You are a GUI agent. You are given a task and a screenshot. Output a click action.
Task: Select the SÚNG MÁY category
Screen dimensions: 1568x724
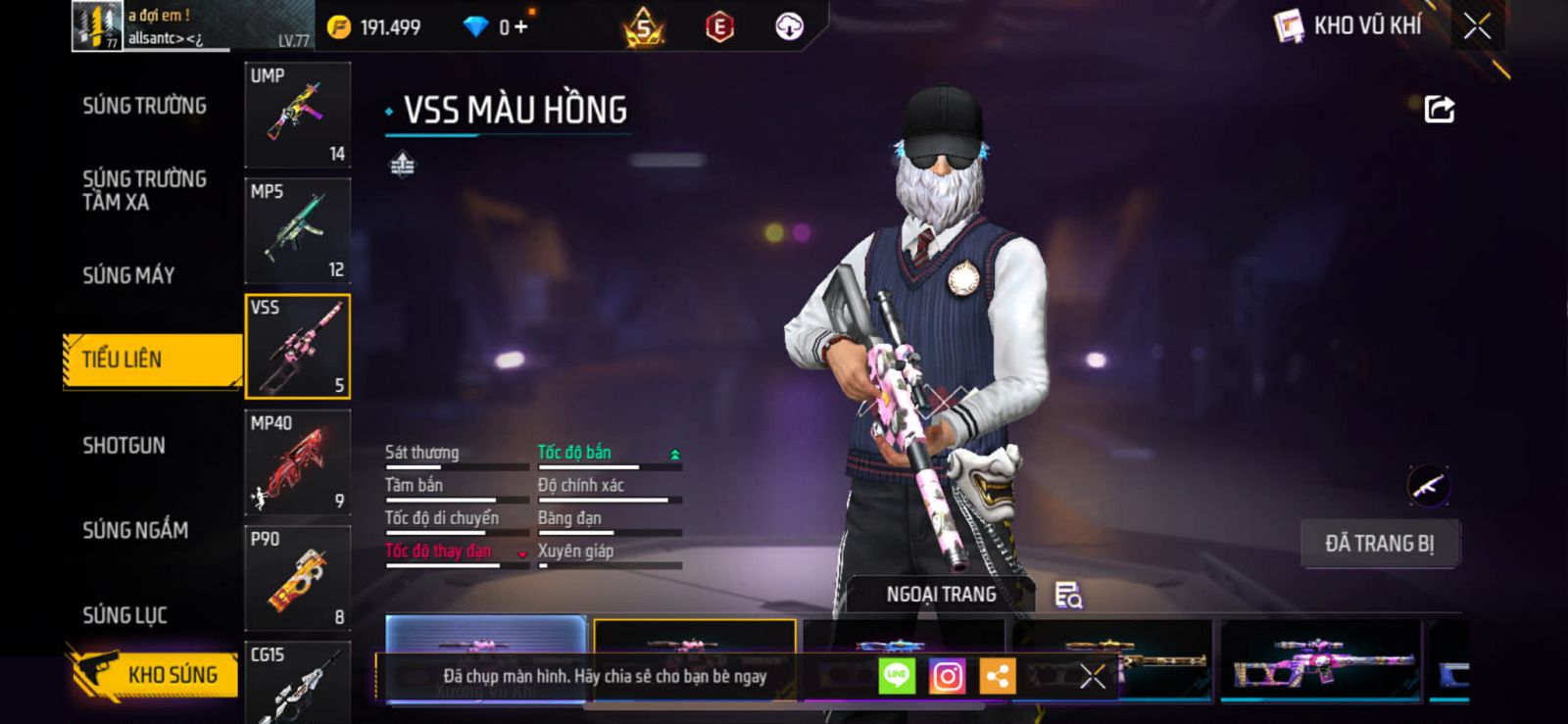coord(128,275)
